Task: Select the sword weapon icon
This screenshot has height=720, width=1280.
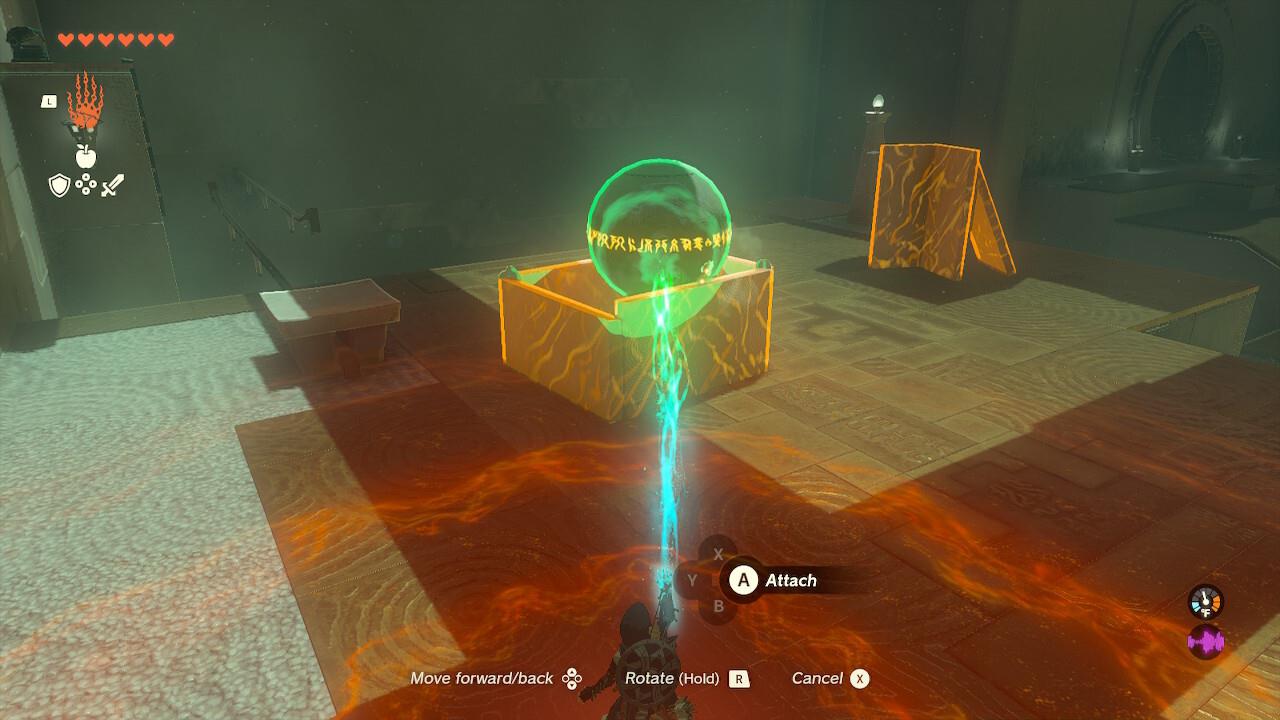Action: tap(111, 185)
